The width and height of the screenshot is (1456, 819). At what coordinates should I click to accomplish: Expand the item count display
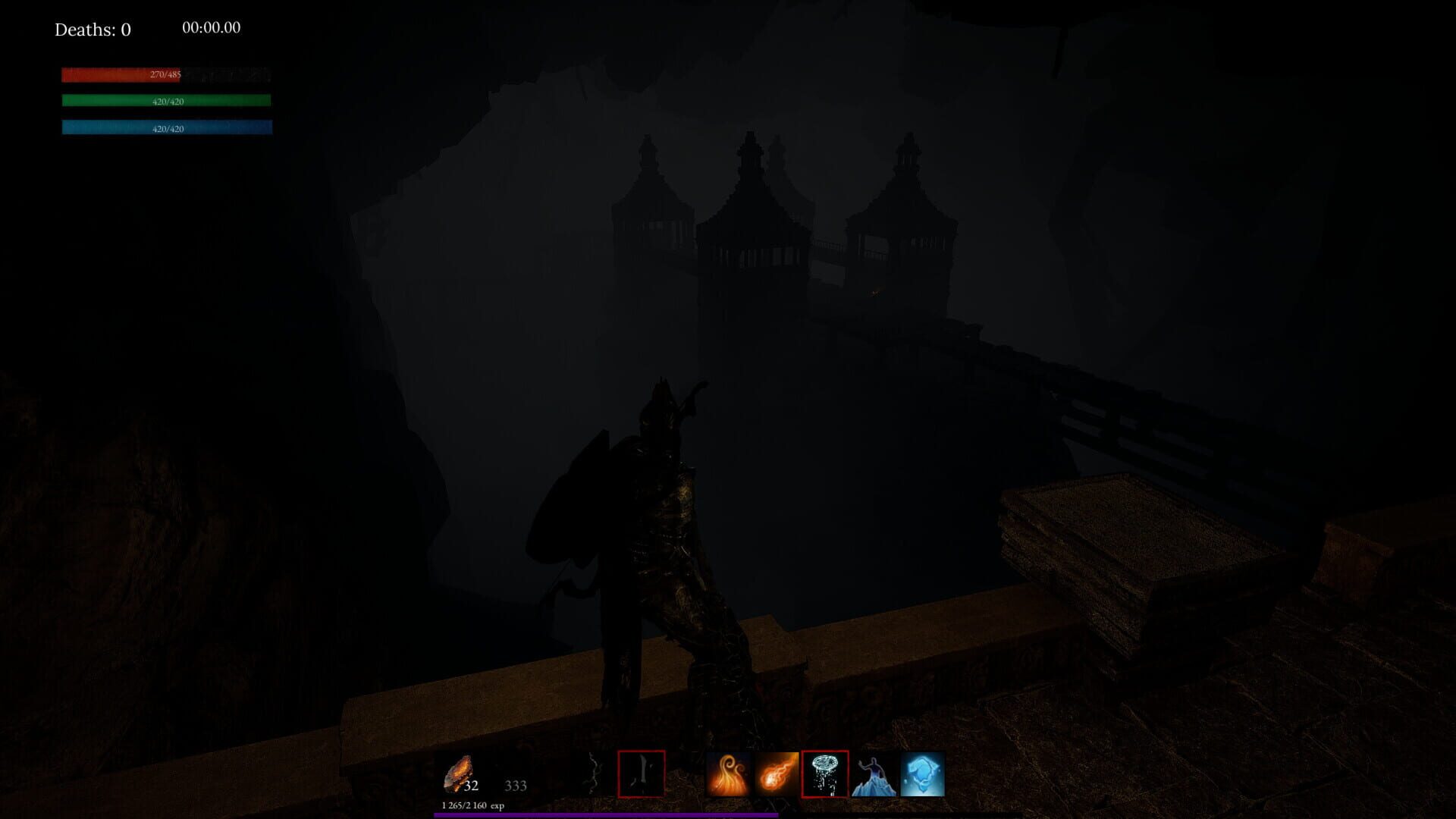[x=470, y=787]
